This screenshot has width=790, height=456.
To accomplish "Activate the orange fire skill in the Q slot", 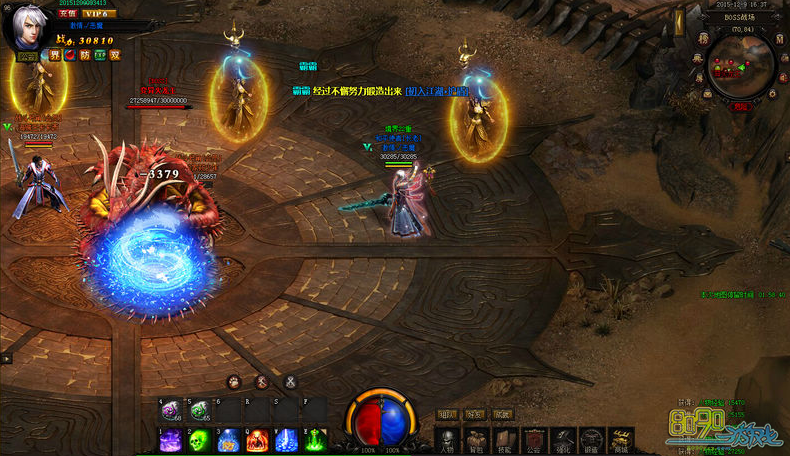I will coord(257,439).
